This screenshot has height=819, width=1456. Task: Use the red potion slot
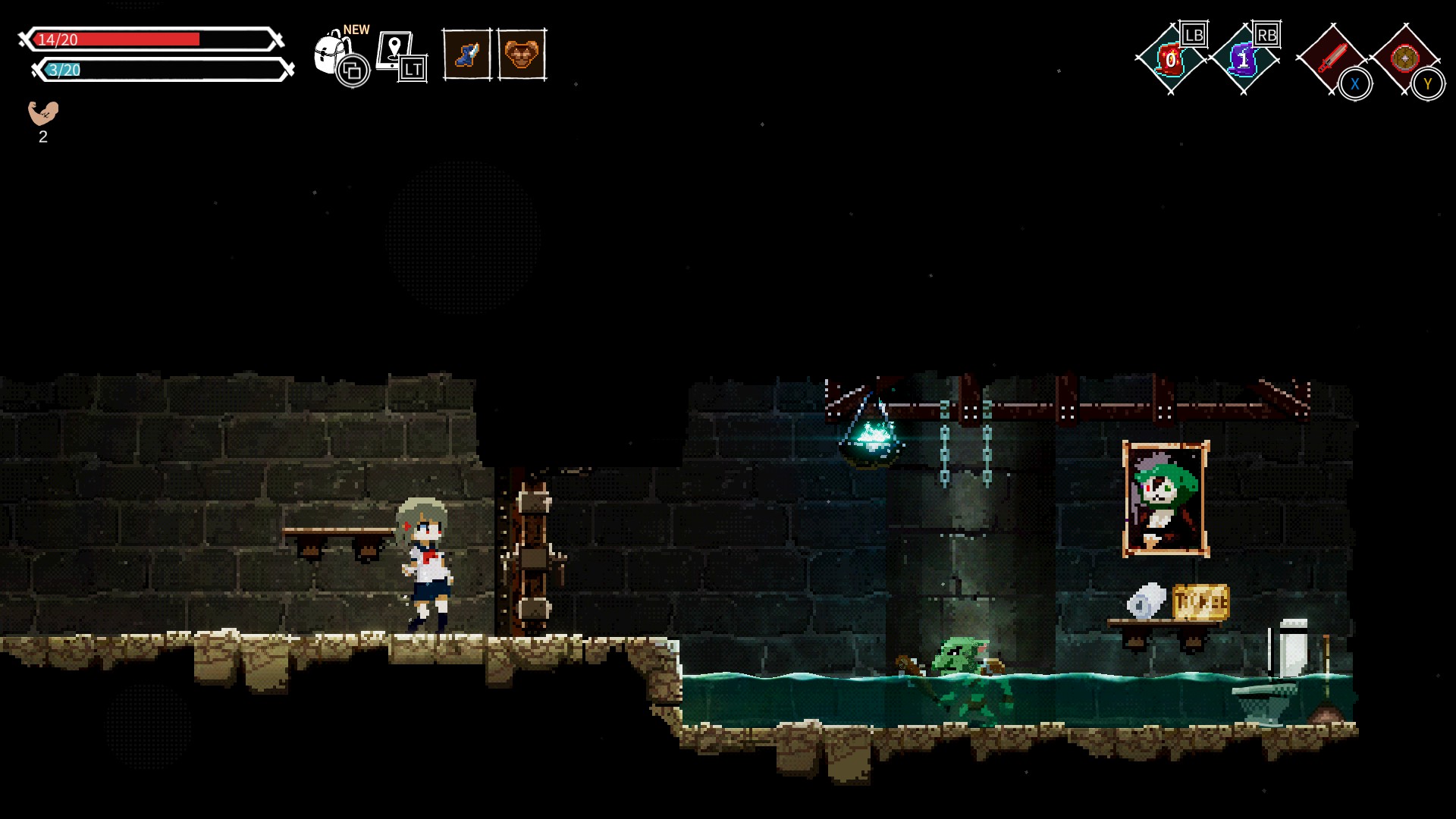click(1170, 59)
